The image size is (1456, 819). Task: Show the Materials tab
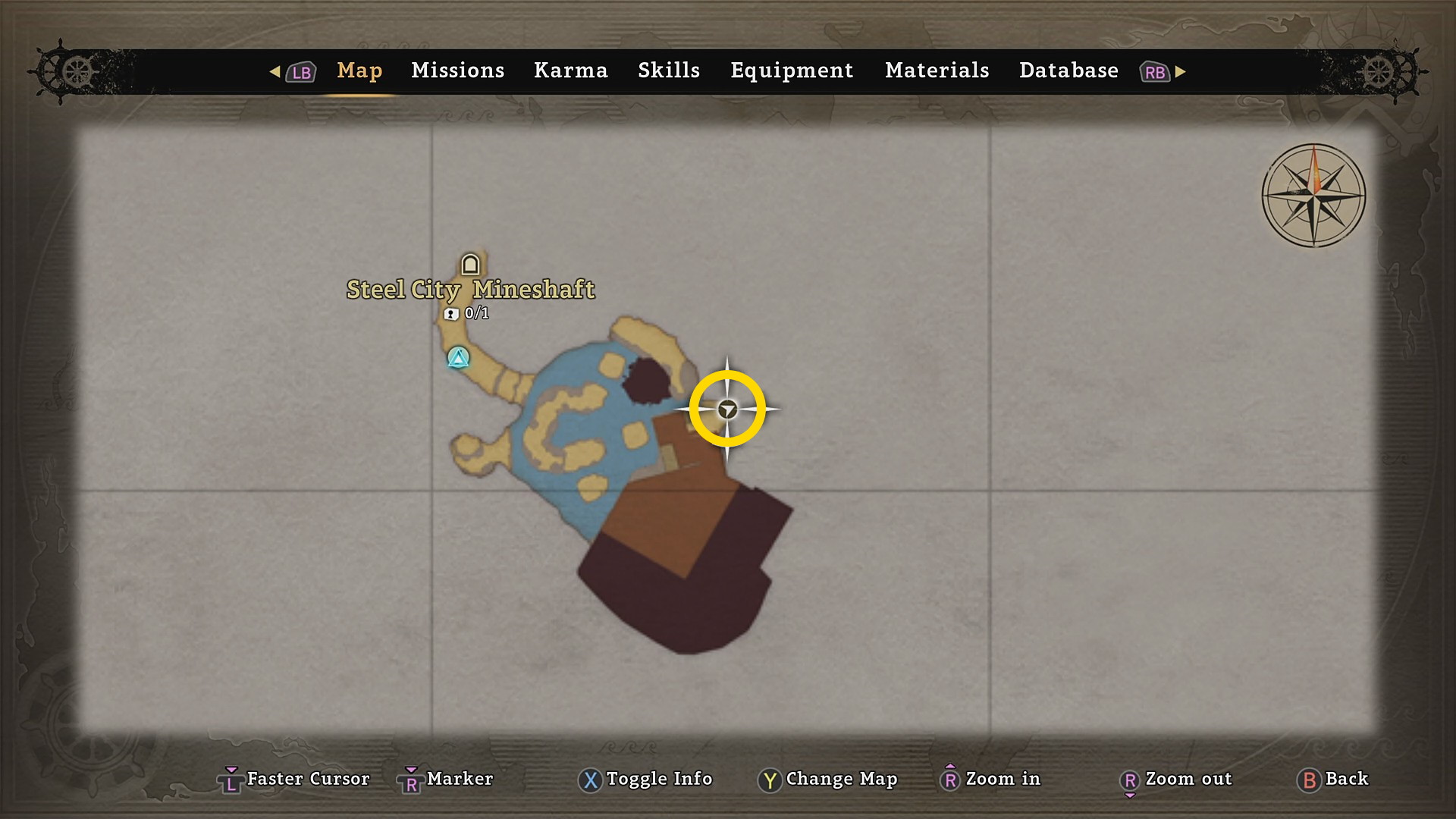(937, 71)
